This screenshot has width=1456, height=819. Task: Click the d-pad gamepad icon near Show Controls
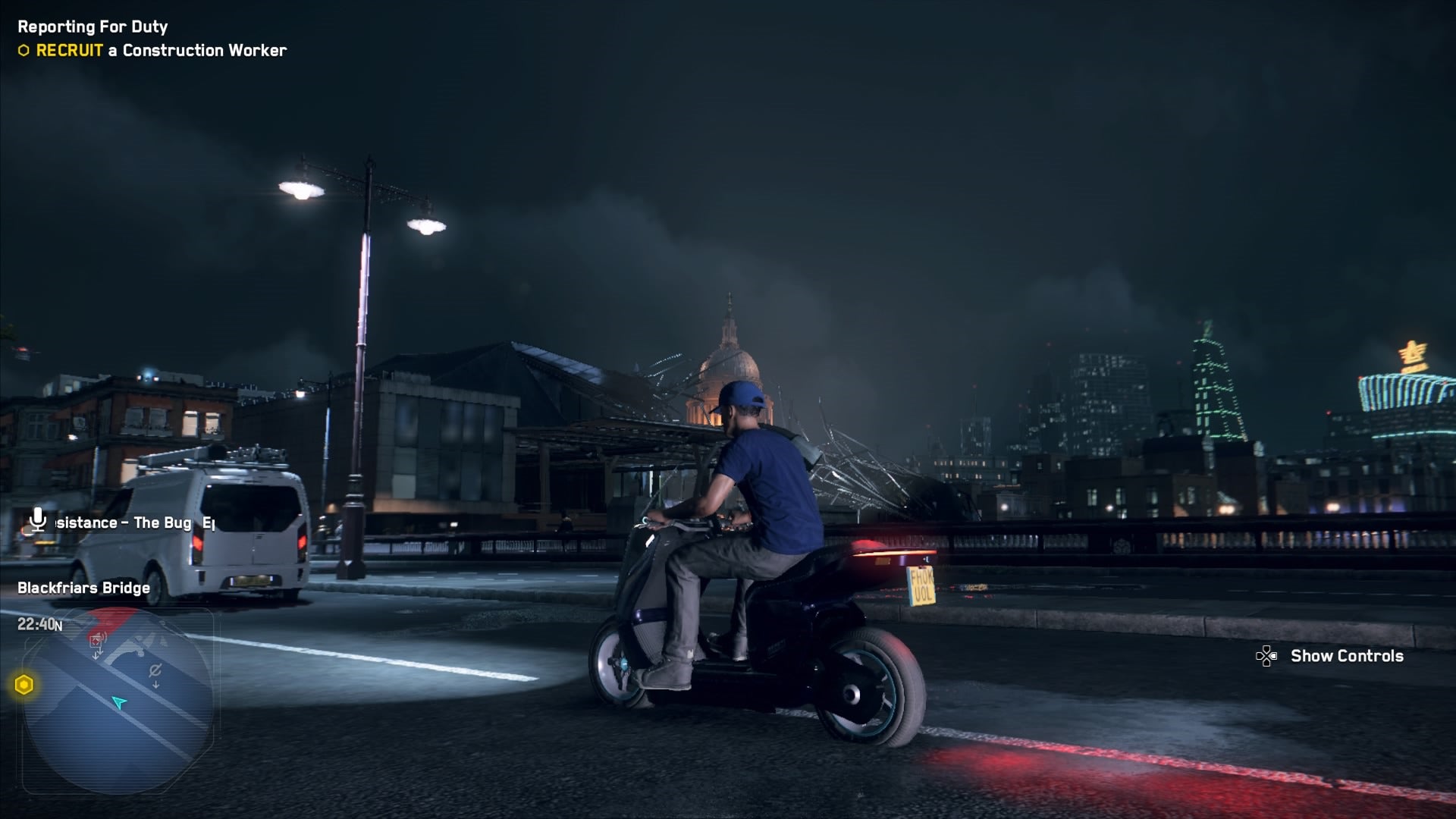point(1267,657)
